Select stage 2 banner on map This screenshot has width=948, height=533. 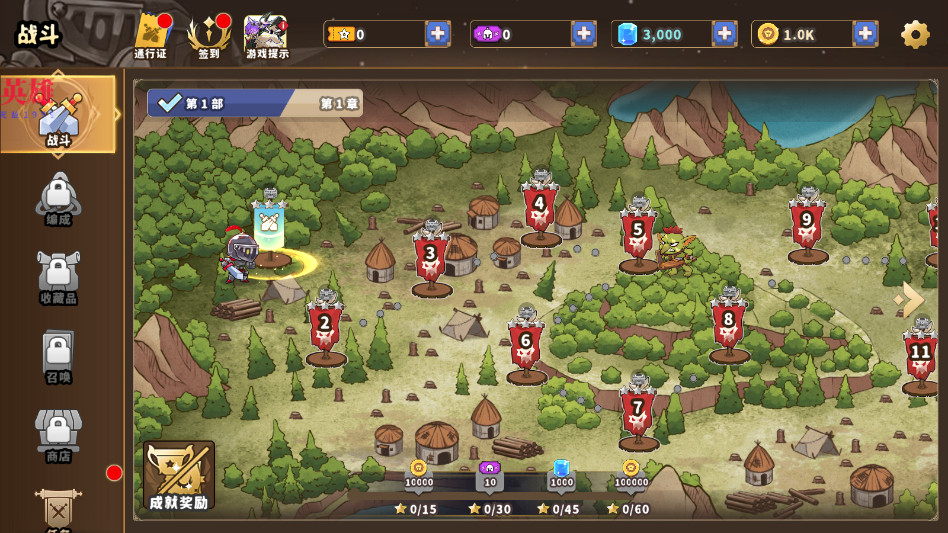click(325, 327)
